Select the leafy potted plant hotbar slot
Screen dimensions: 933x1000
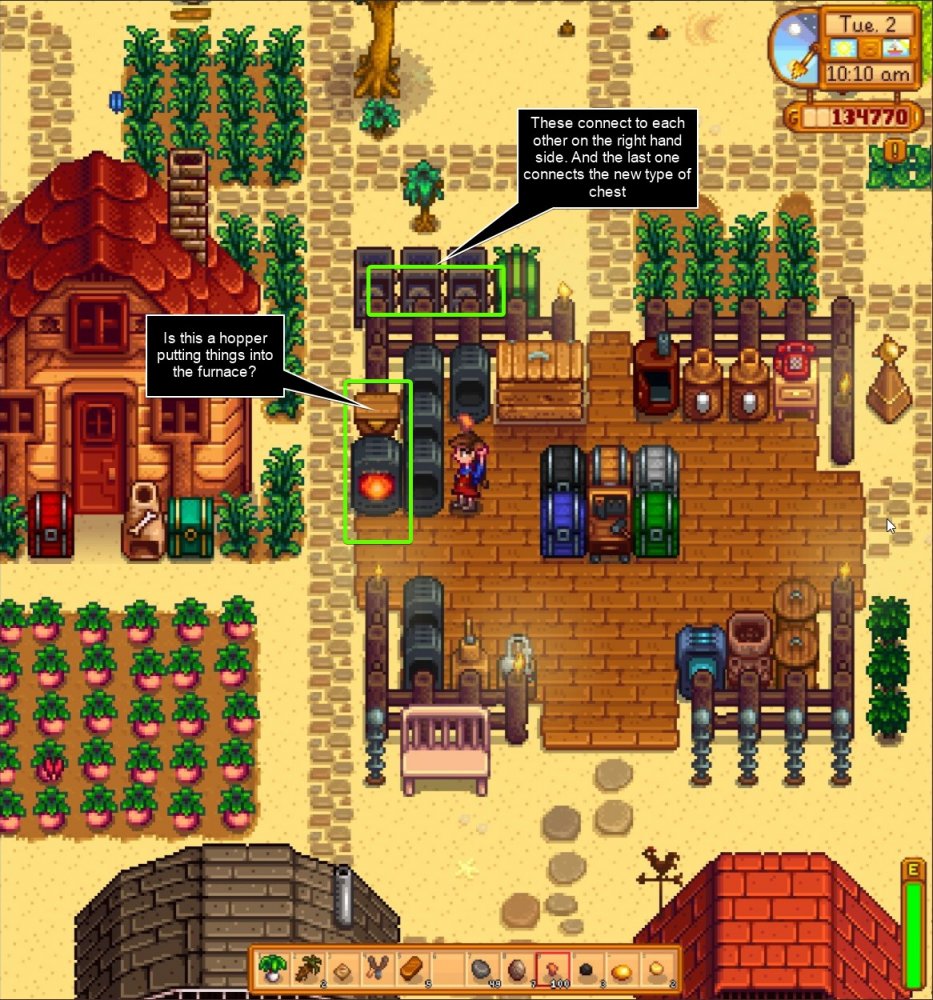tap(271, 969)
